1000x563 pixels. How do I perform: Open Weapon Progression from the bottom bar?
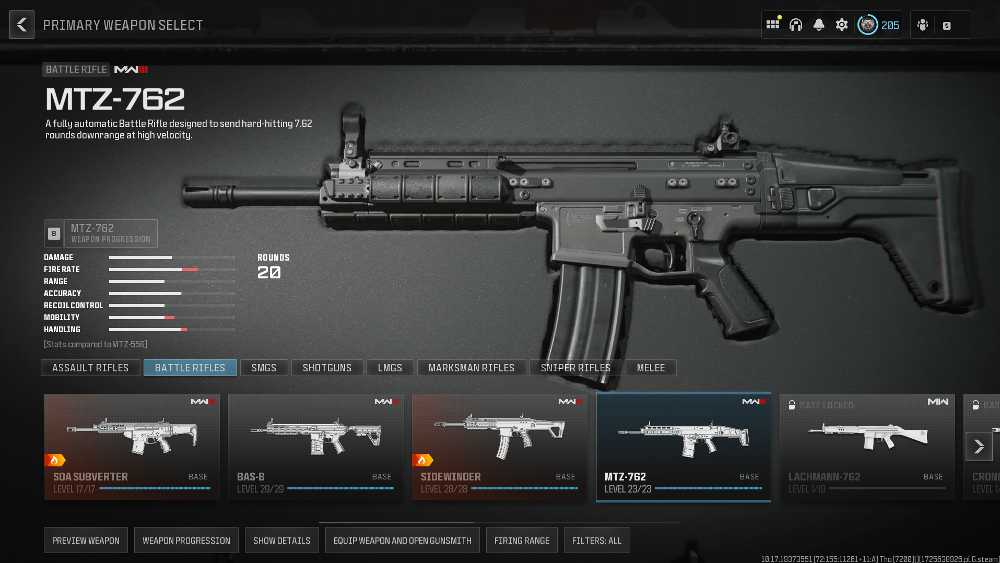click(x=186, y=541)
